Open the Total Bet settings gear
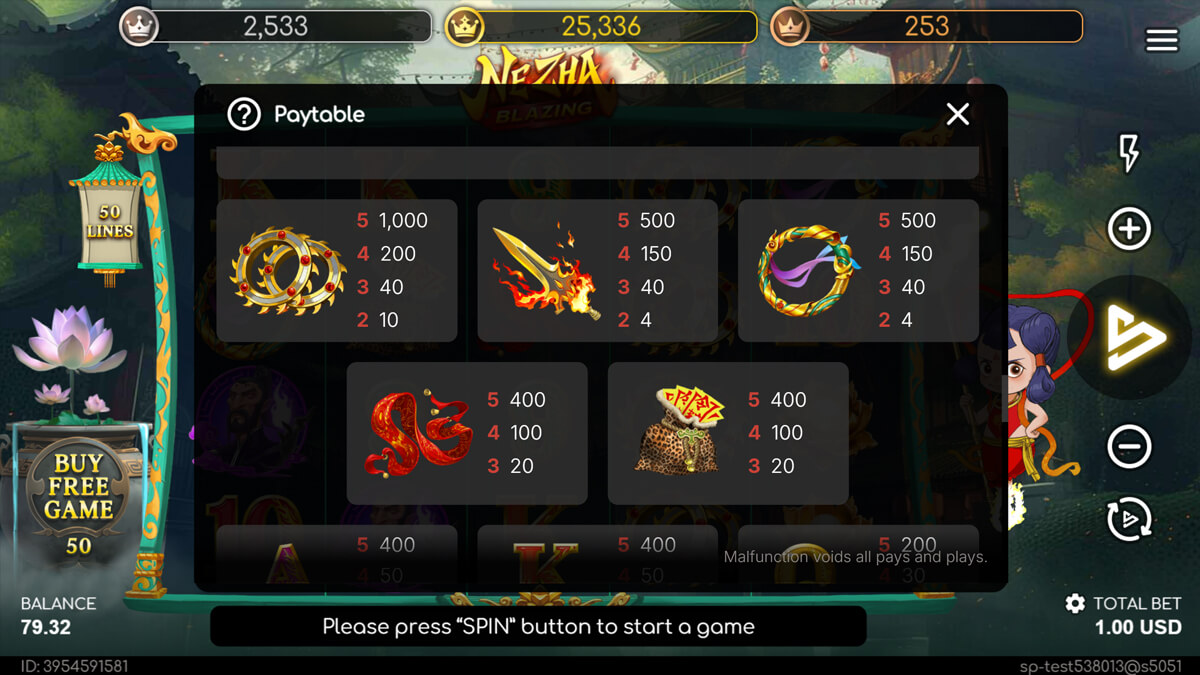This screenshot has width=1200, height=675. pyautogui.click(x=1075, y=603)
